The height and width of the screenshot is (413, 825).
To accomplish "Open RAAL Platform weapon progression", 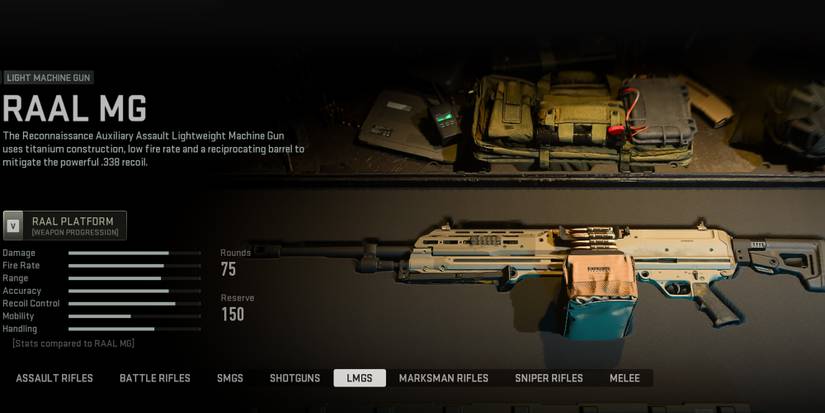I will click(x=65, y=225).
